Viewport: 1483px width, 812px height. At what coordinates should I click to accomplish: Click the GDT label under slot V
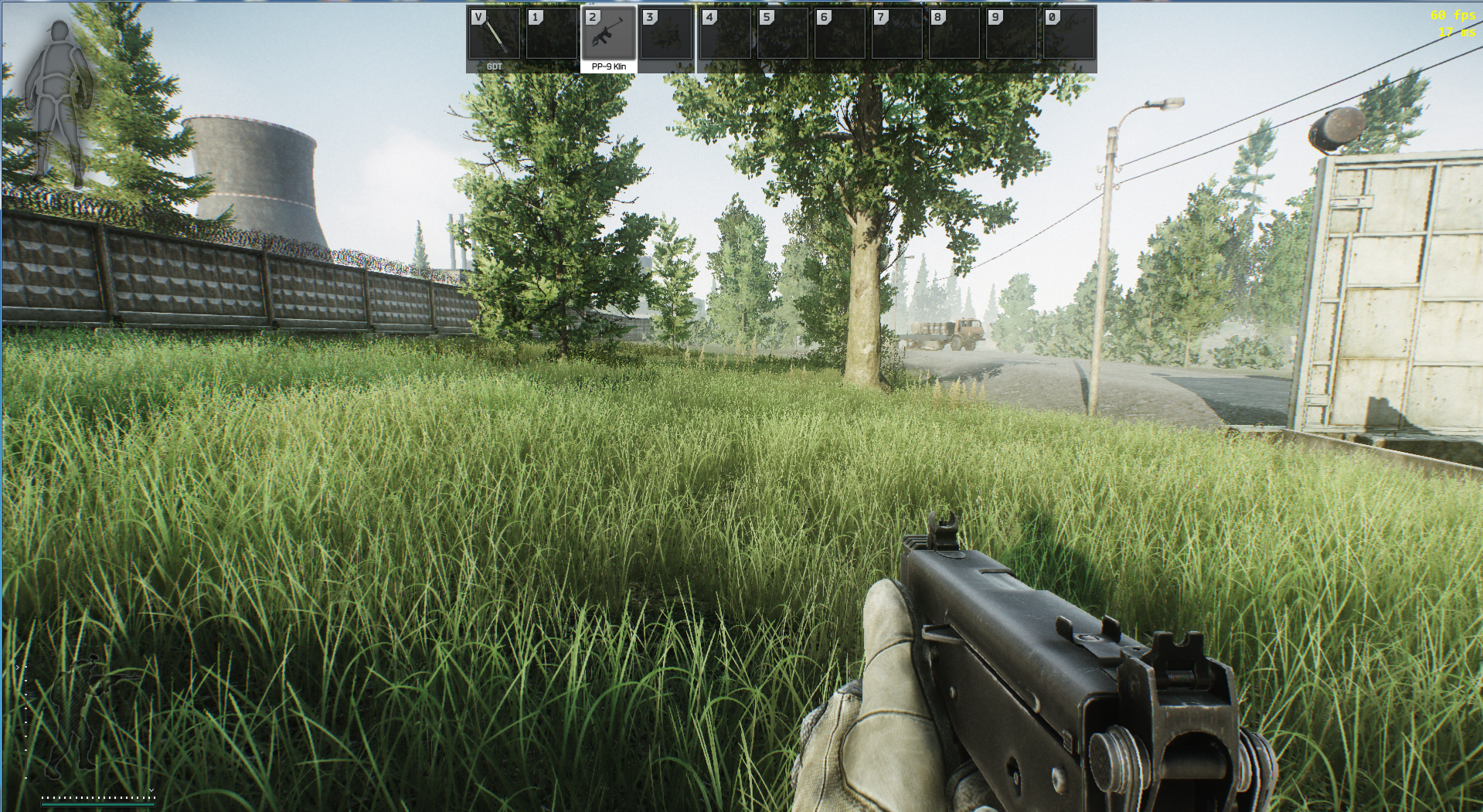493,67
